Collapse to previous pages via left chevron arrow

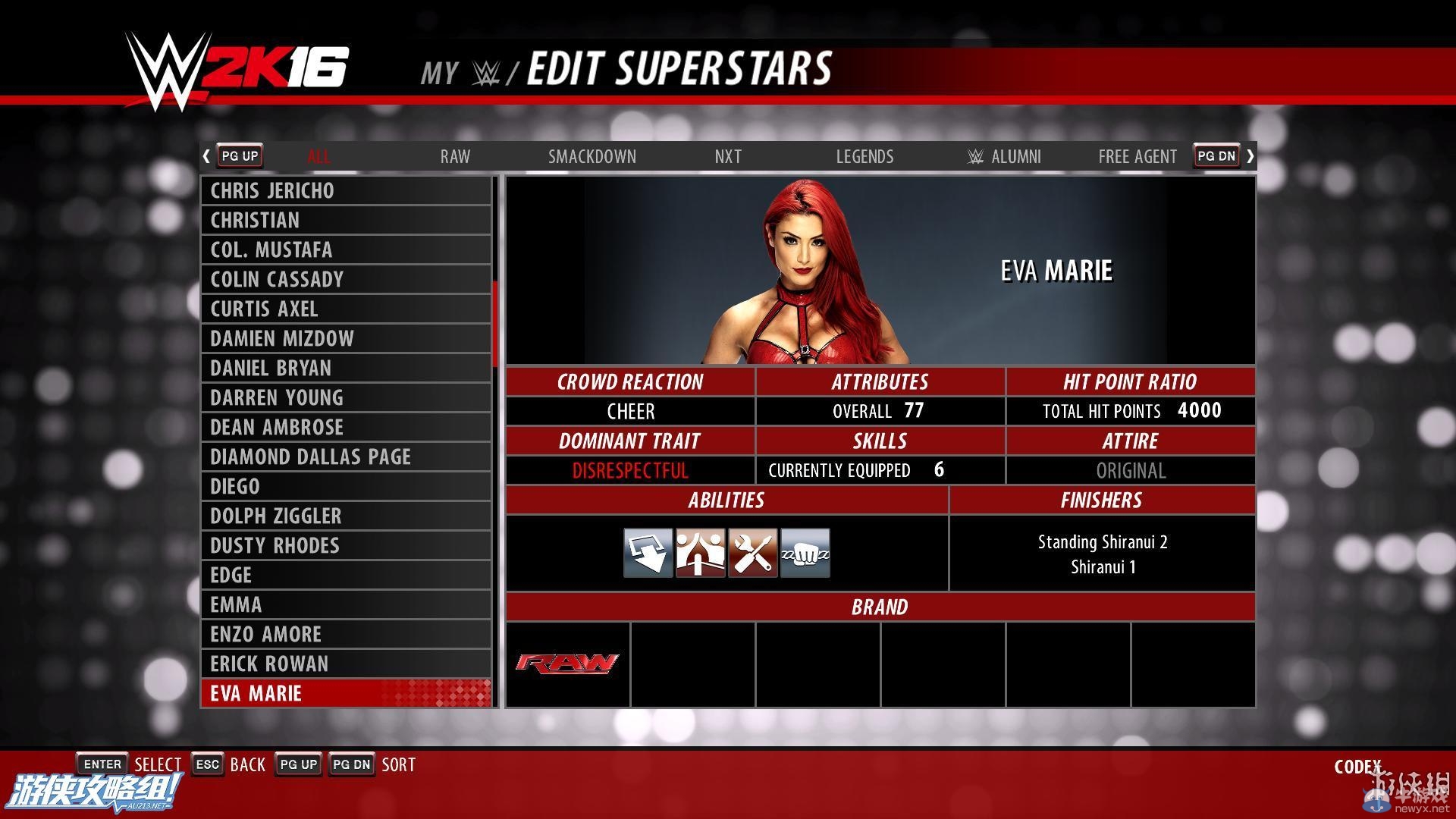pyautogui.click(x=206, y=155)
